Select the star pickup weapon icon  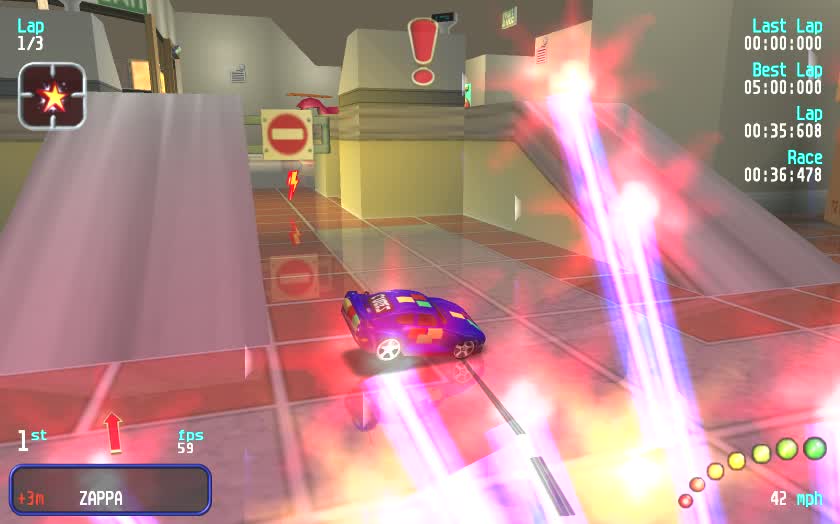pyautogui.click(x=52, y=97)
